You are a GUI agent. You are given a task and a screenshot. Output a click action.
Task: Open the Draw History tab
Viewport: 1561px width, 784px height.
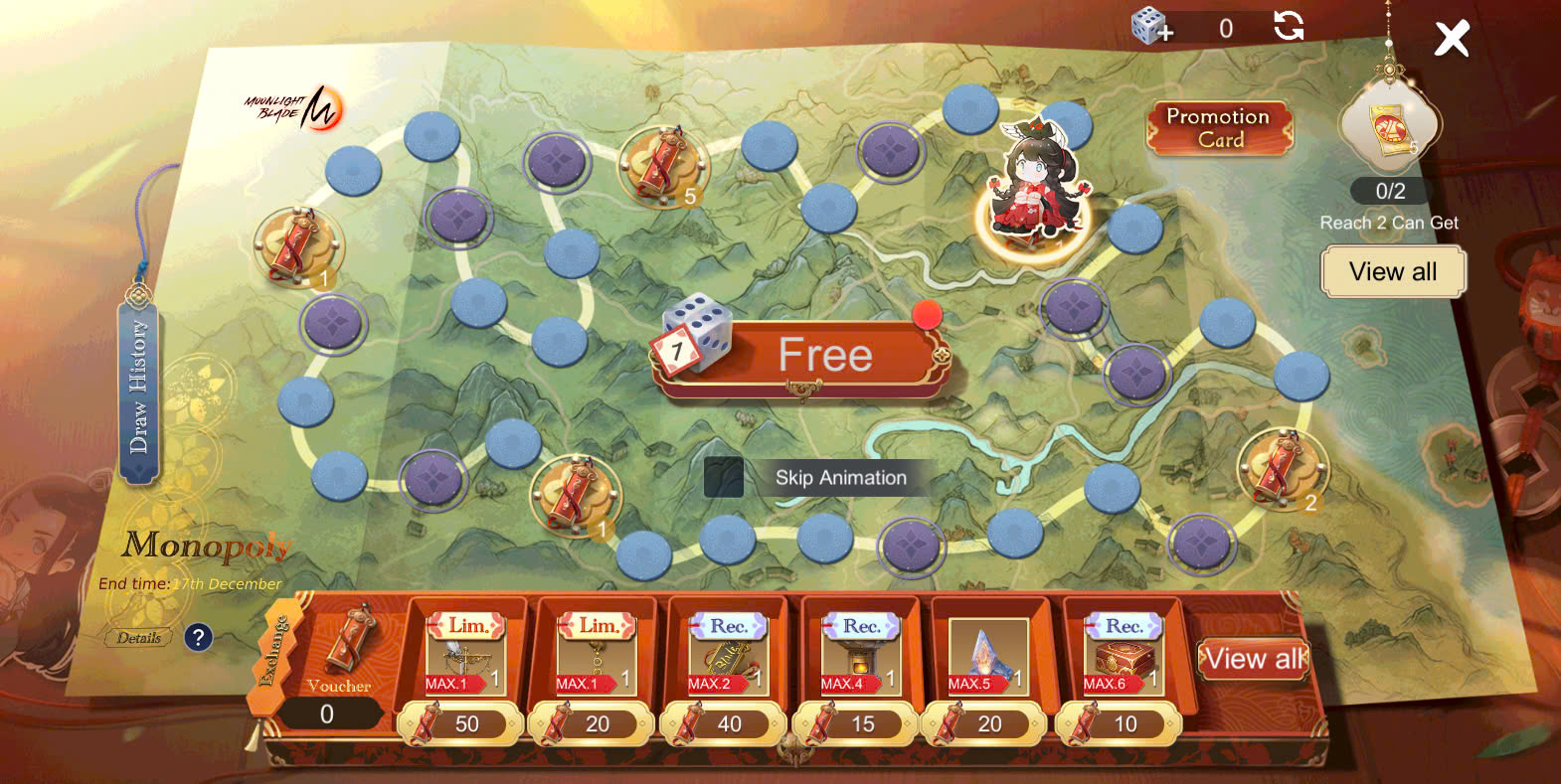[139, 390]
